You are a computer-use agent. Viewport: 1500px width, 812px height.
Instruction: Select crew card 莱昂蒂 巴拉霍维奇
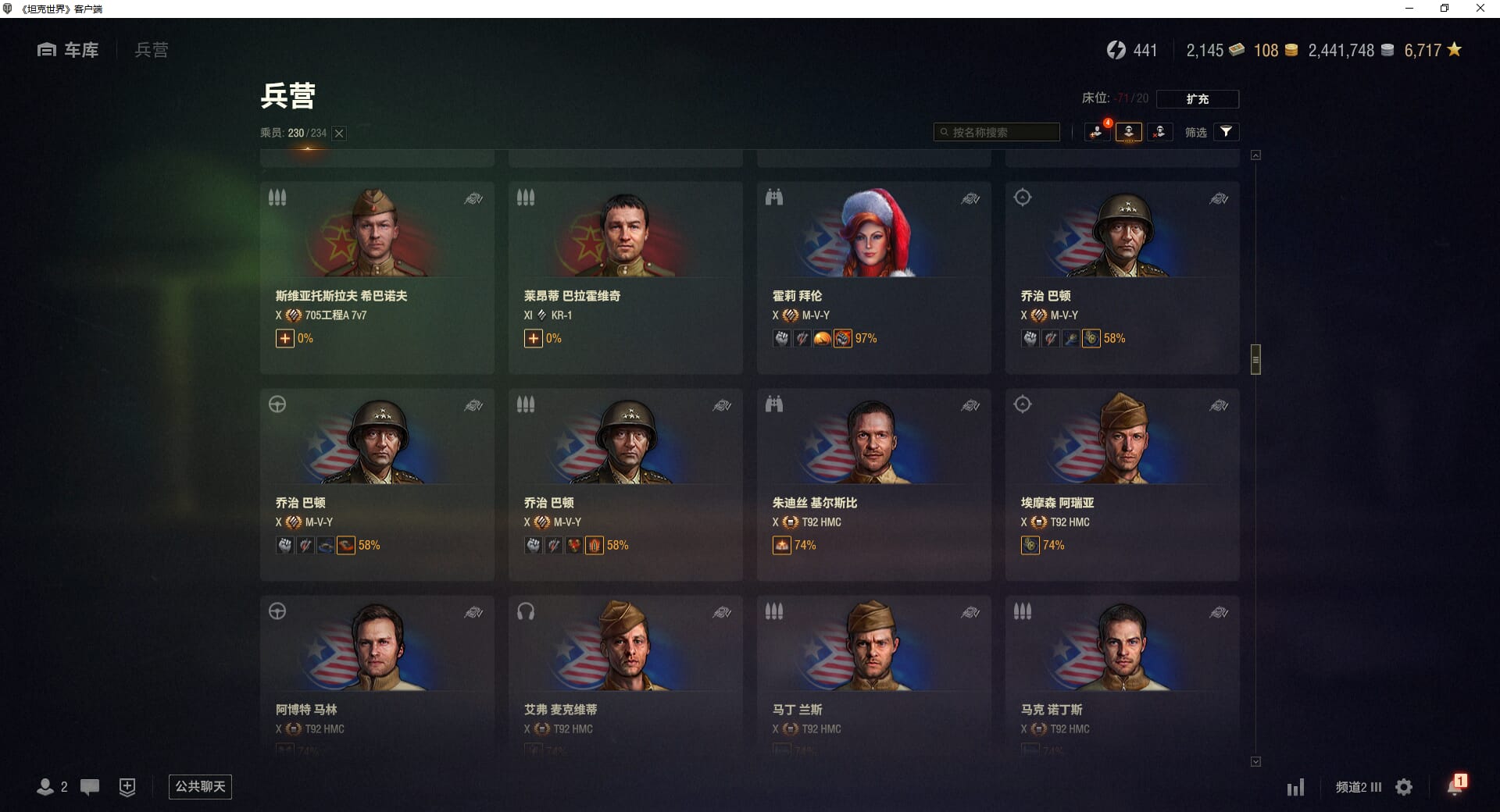pyautogui.click(x=625, y=277)
